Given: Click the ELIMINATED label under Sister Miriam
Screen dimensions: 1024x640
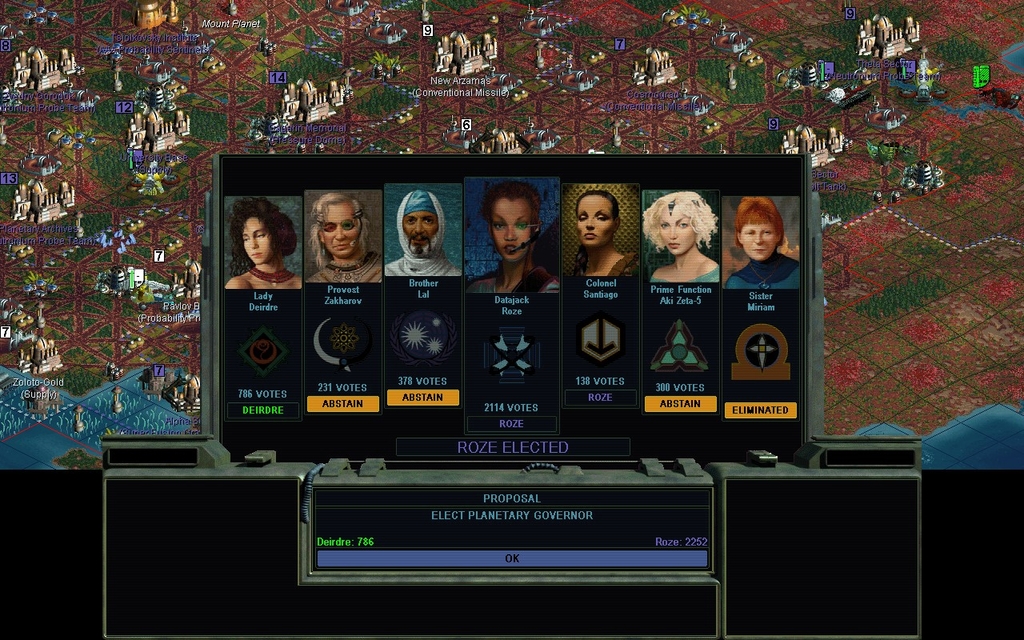Looking at the screenshot, I should tap(761, 410).
